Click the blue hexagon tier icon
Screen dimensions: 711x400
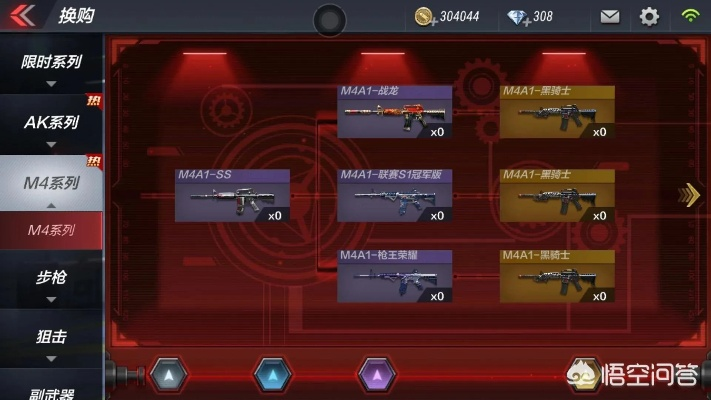click(272, 375)
